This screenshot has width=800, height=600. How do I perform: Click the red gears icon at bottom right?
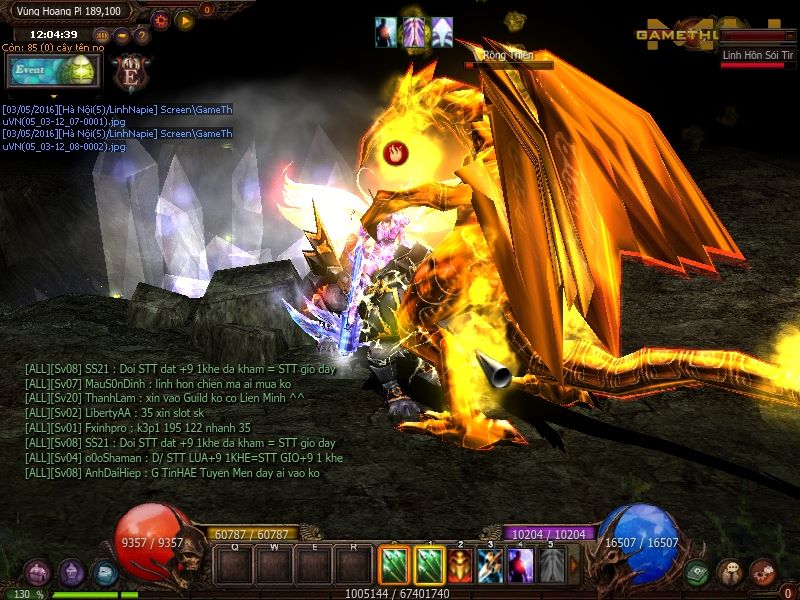point(762,573)
